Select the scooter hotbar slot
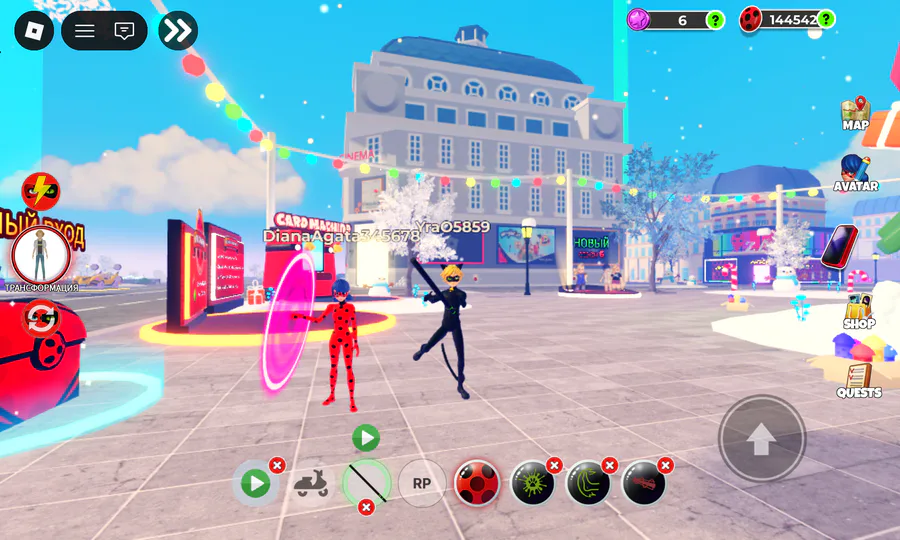Viewport: 900px width, 540px height. [x=311, y=484]
